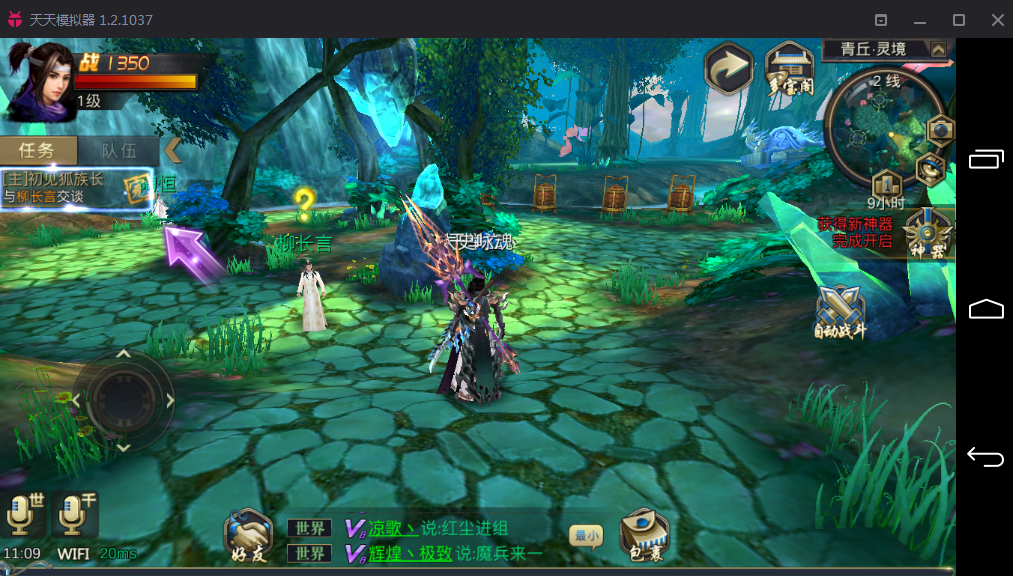Tap the camera icon beside minimap
The width and height of the screenshot is (1013, 576).
[941, 131]
